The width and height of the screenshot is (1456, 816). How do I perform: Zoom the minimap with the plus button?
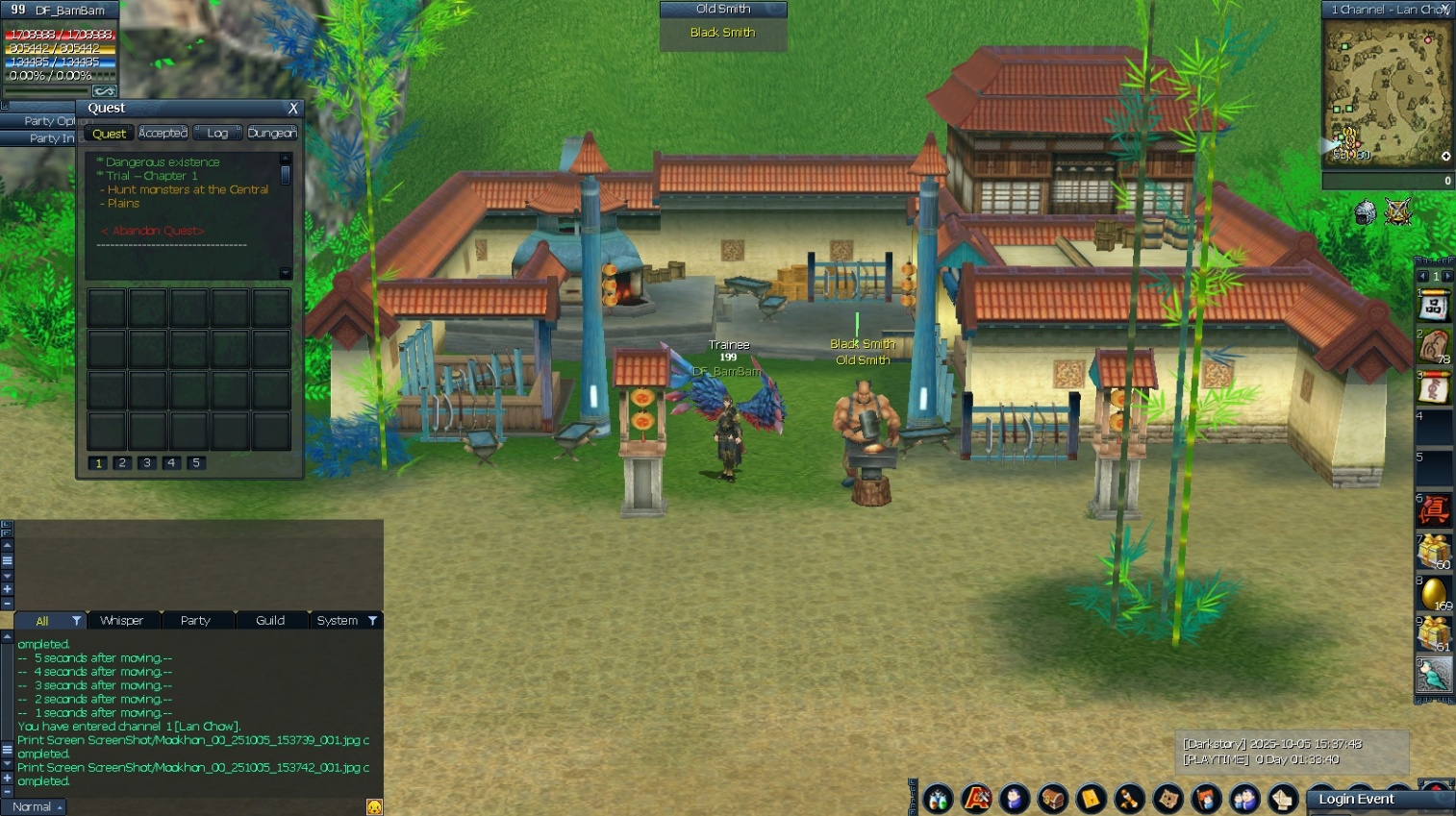pos(1445,156)
